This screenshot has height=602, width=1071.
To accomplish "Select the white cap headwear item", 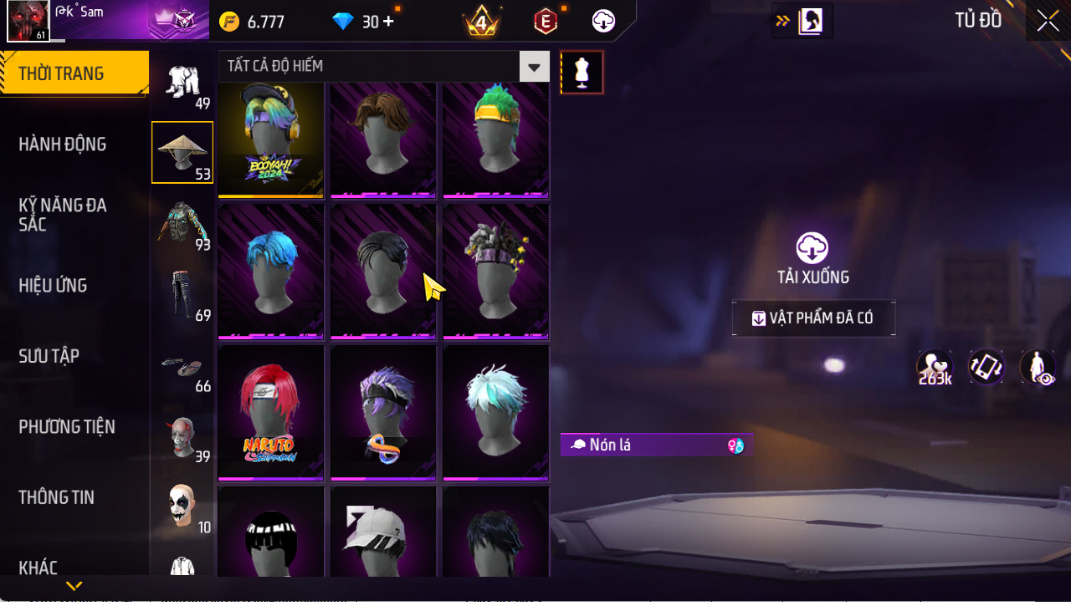I will point(383,531).
